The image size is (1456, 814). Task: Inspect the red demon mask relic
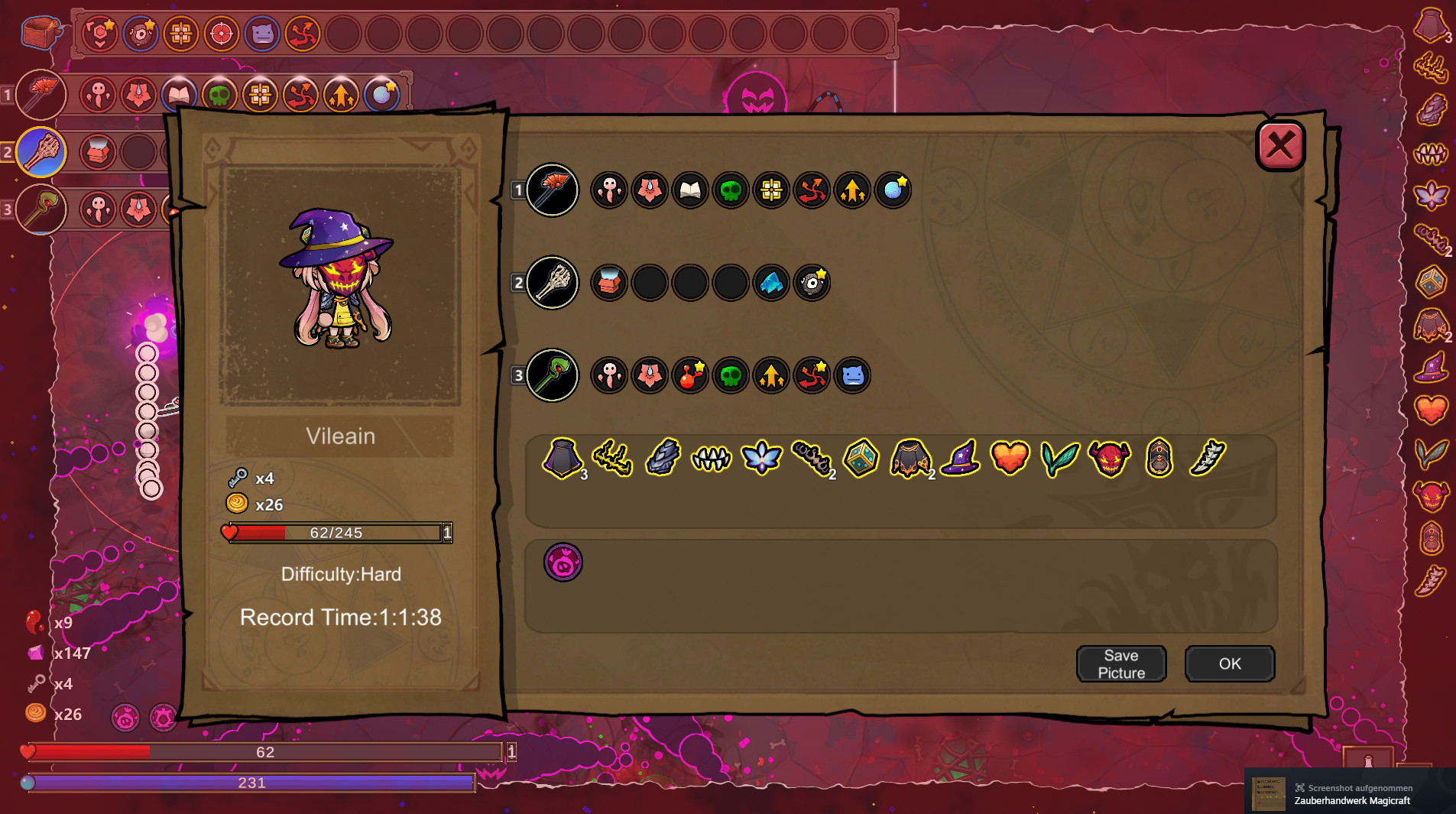(1109, 458)
